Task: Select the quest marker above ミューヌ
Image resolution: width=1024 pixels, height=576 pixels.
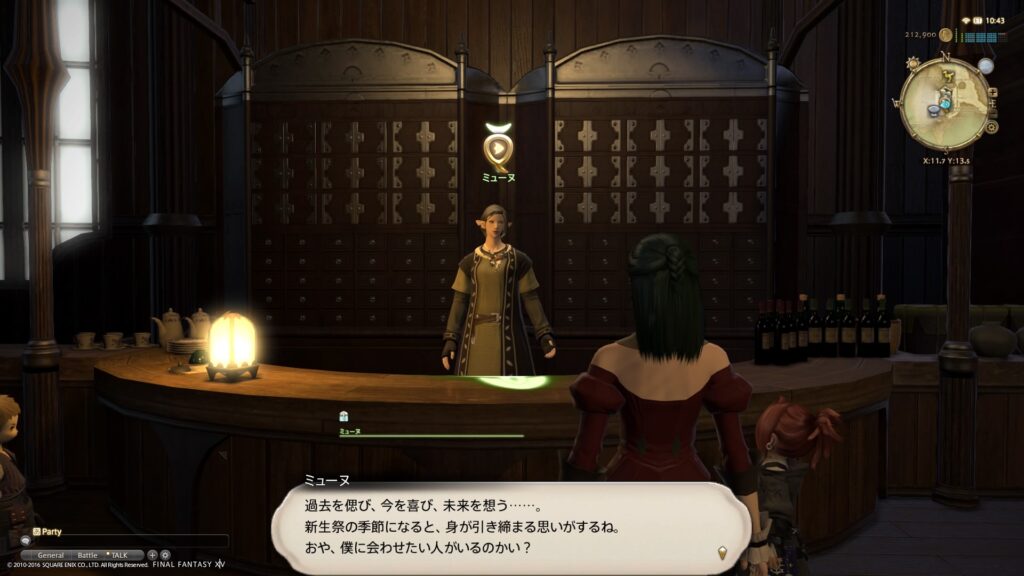Action: [x=497, y=149]
